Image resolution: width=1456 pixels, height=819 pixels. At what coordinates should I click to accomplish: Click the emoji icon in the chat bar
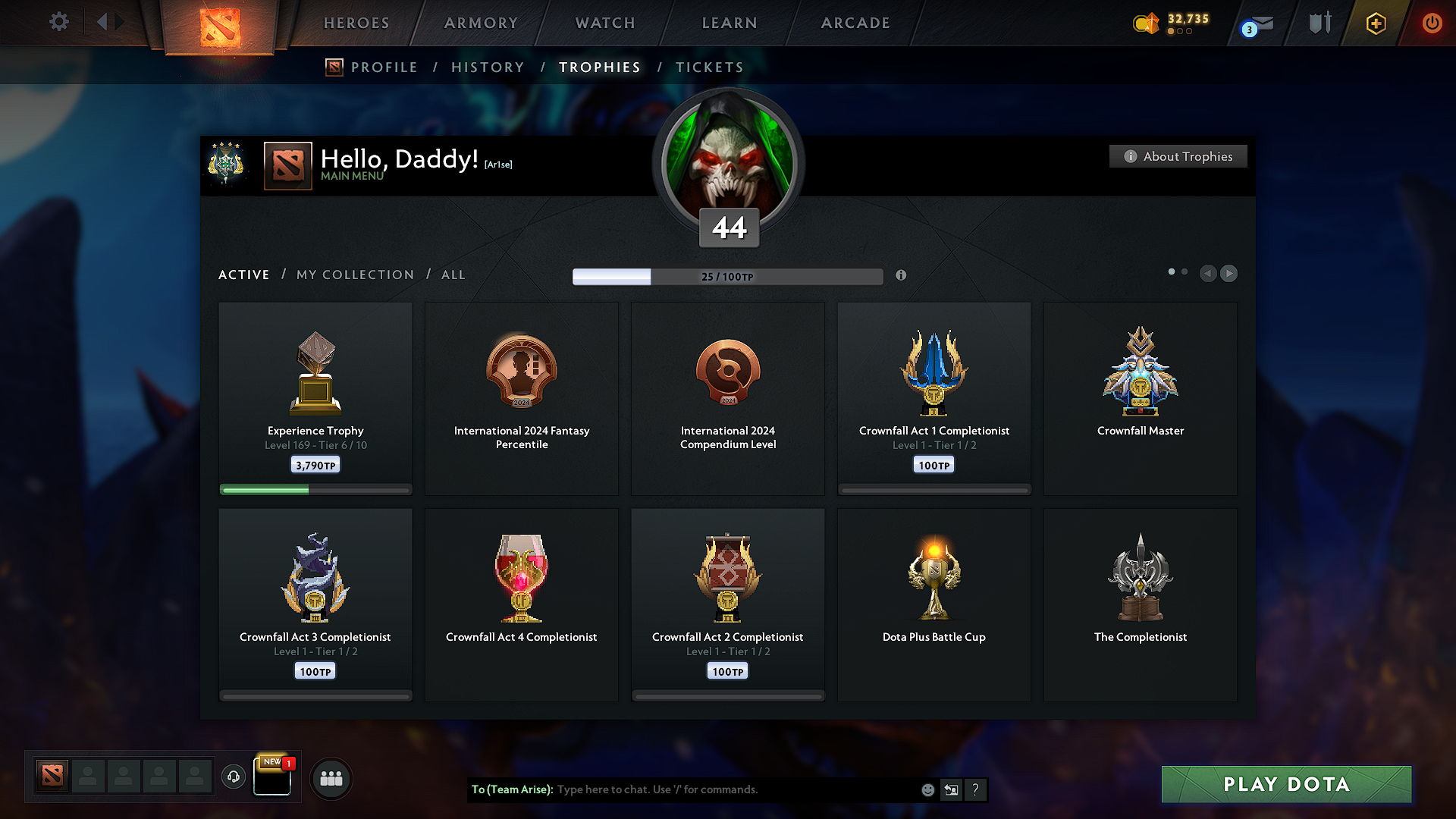pos(927,789)
